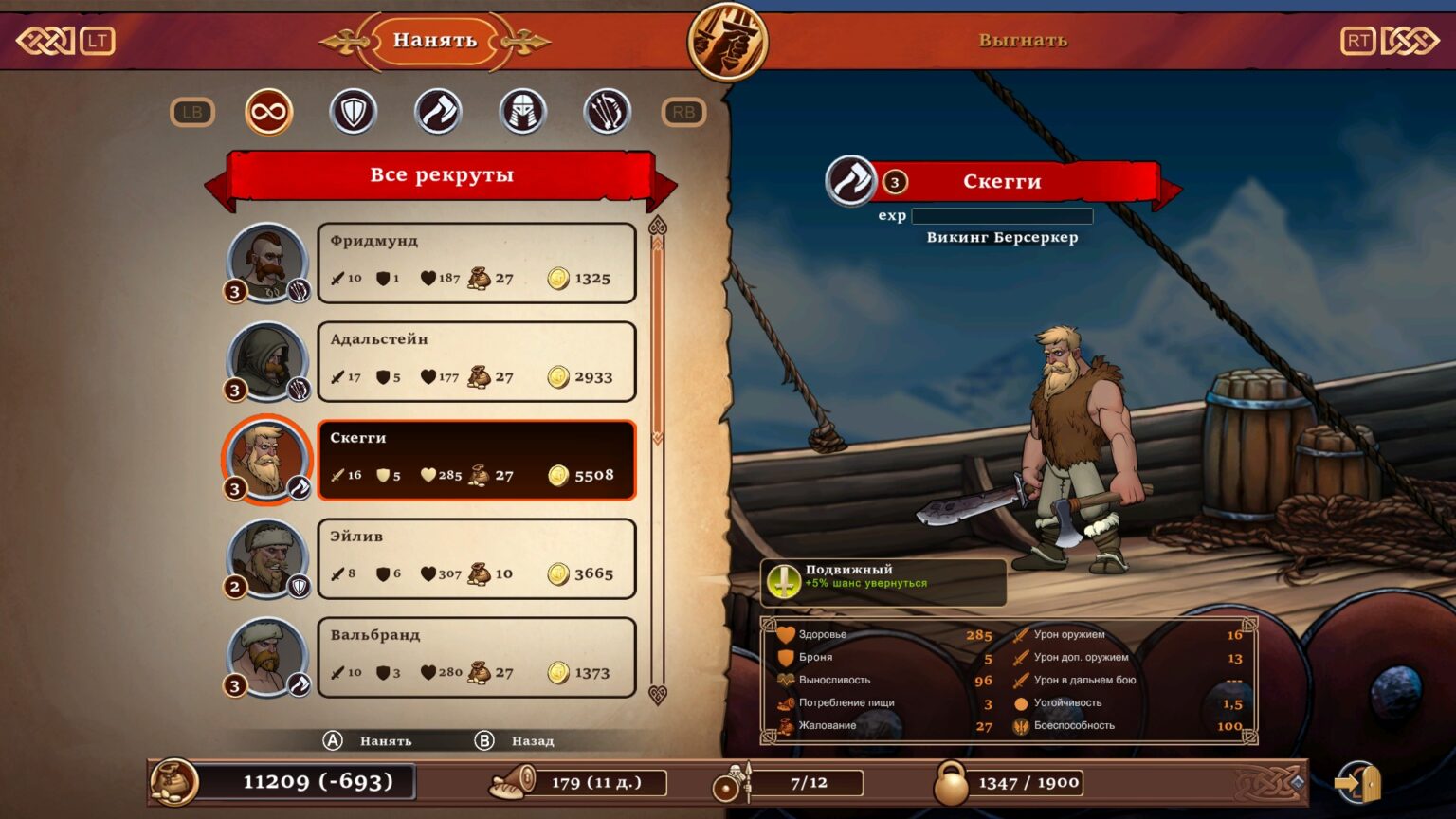Switch to the Нанять tab
This screenshot has width=1456, height=819.
point(434,41)
